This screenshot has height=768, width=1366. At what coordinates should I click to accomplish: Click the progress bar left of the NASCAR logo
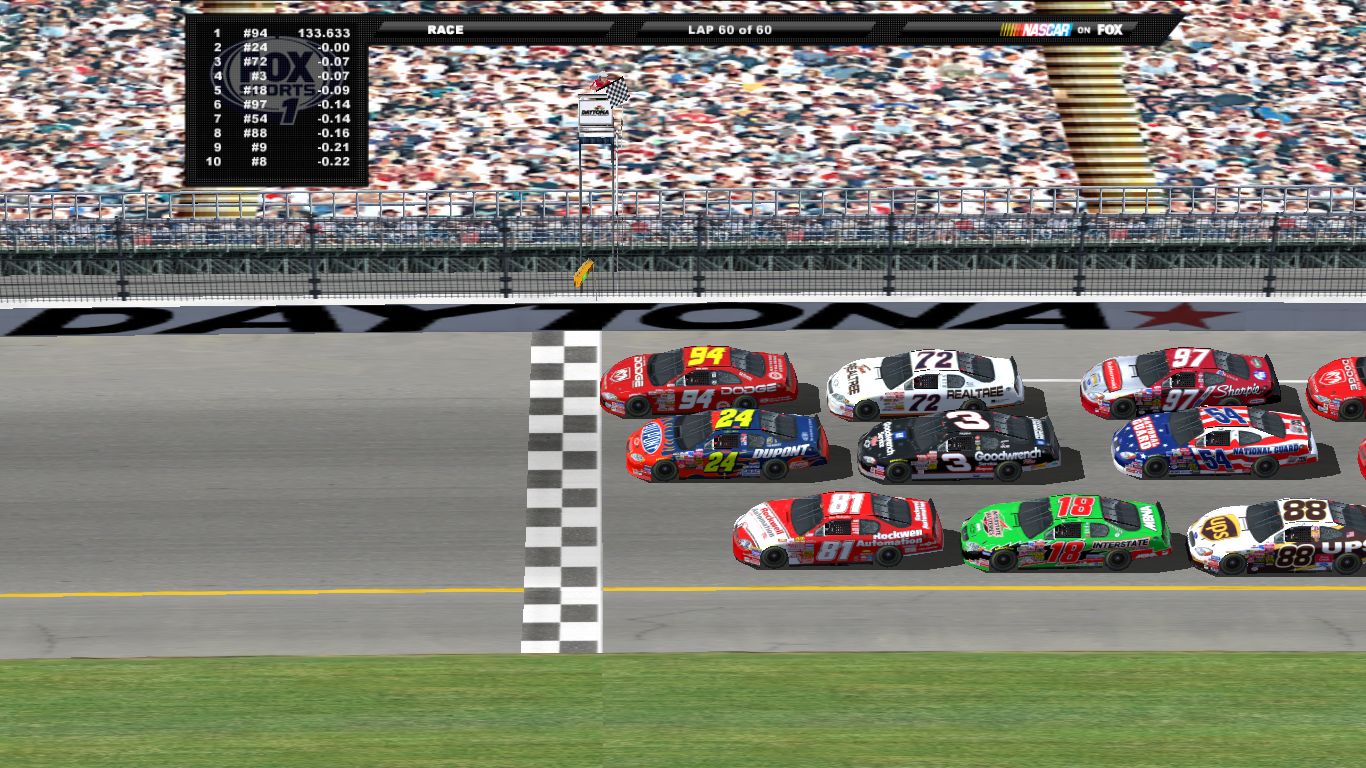(950, 30)
